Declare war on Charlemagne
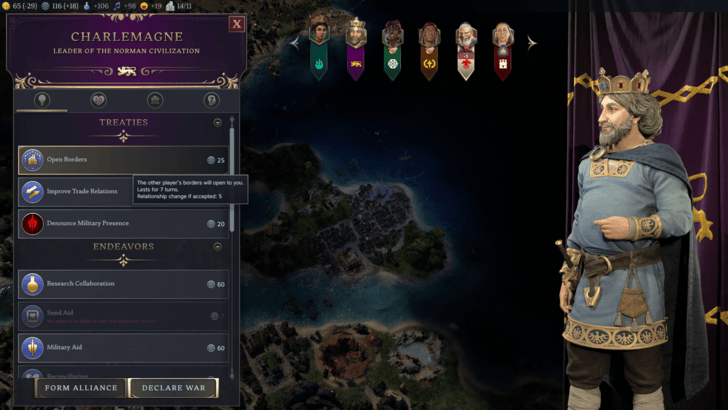This screenshot has height=410, width=728. pos(174,387)
